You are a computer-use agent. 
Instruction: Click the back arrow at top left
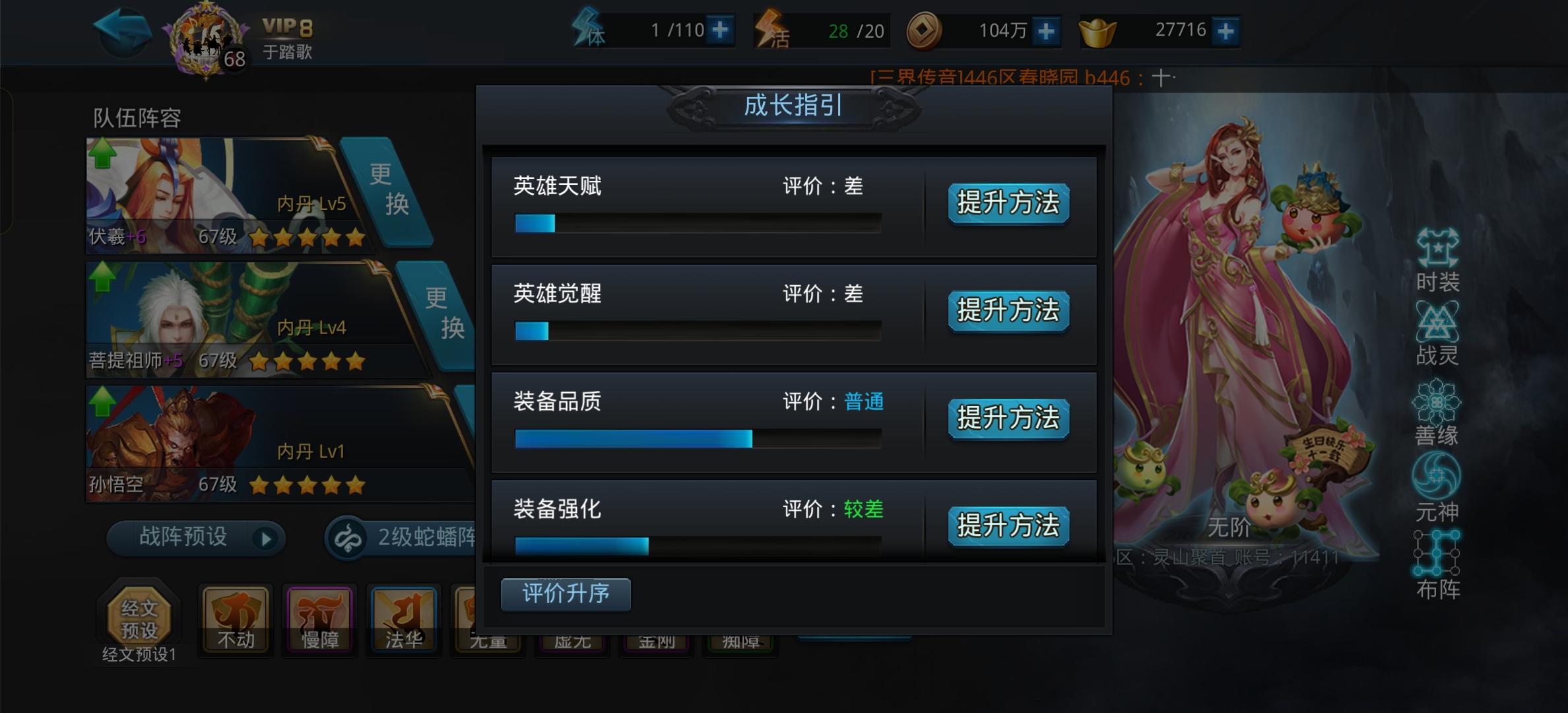click(x=123, y=29)
